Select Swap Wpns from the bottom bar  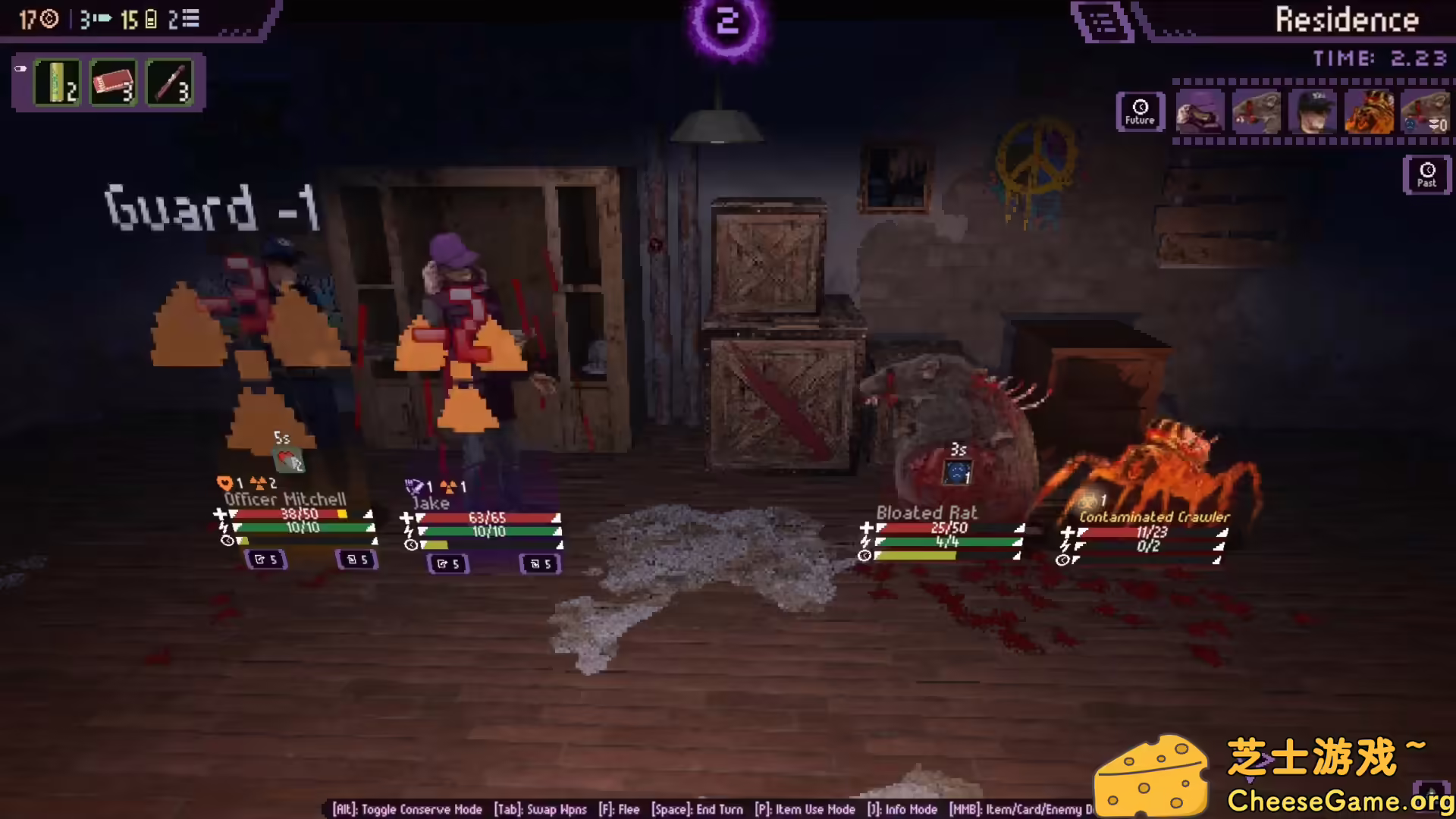point(541,809)
